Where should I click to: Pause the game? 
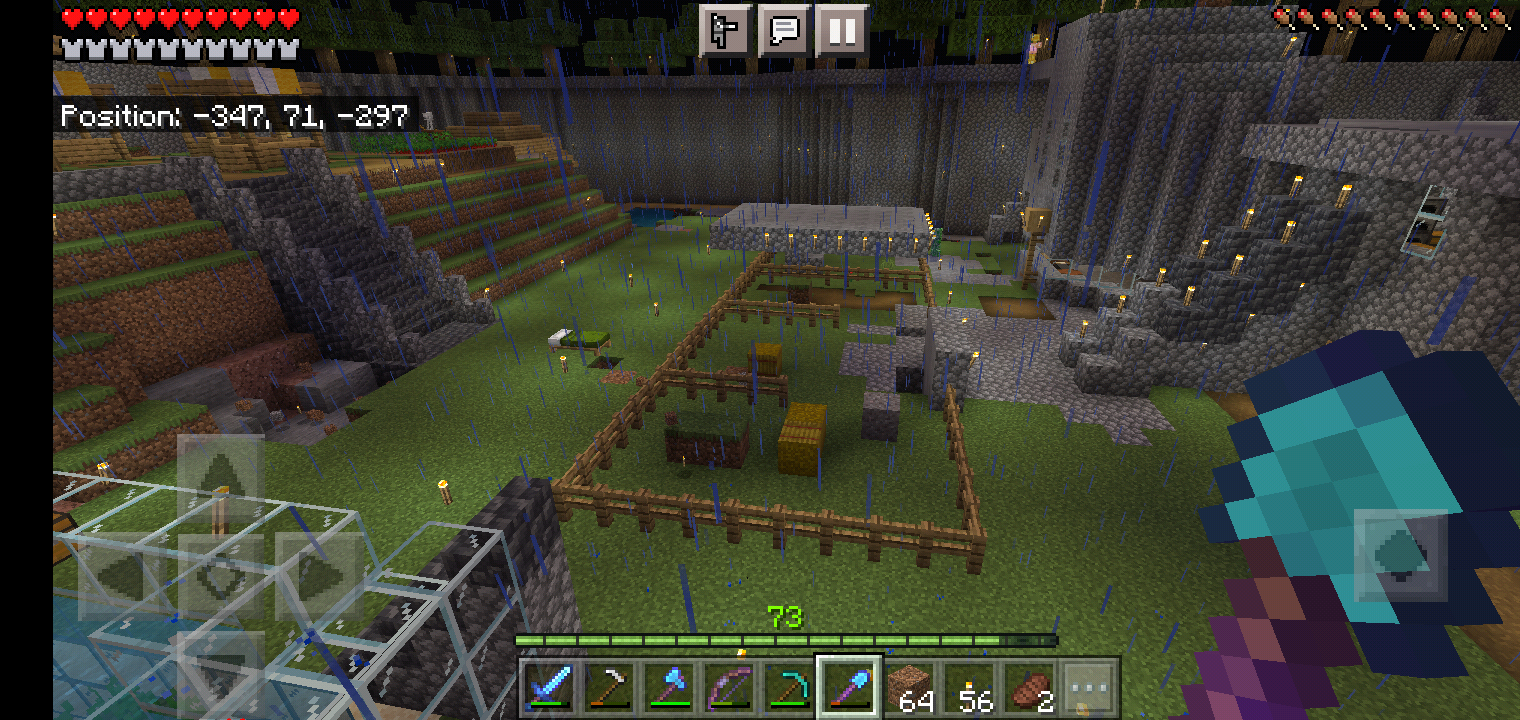click(x=841, y=31)
